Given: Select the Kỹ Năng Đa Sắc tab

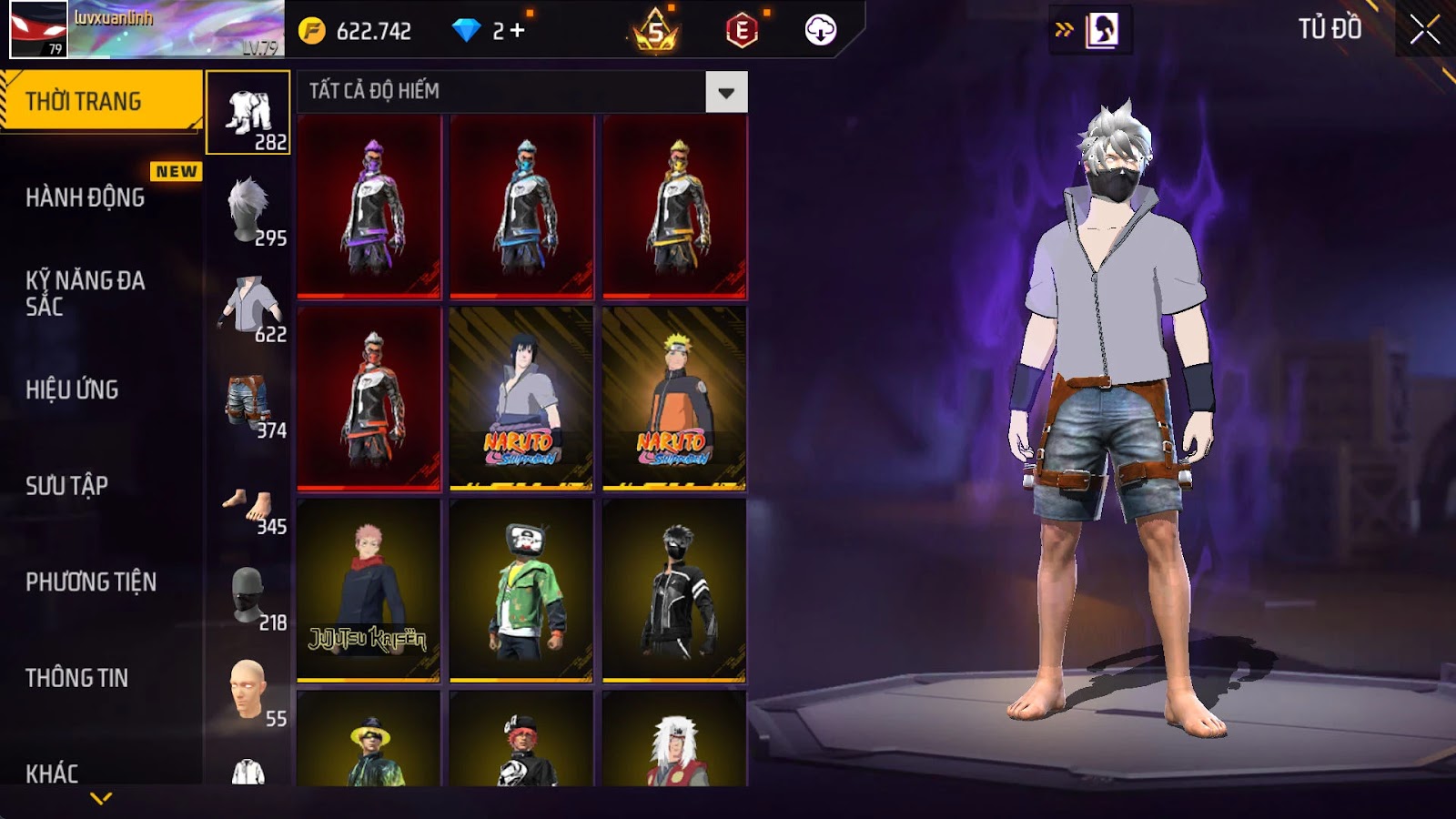Looking at the screenshot, I should [x=86, y=293].
